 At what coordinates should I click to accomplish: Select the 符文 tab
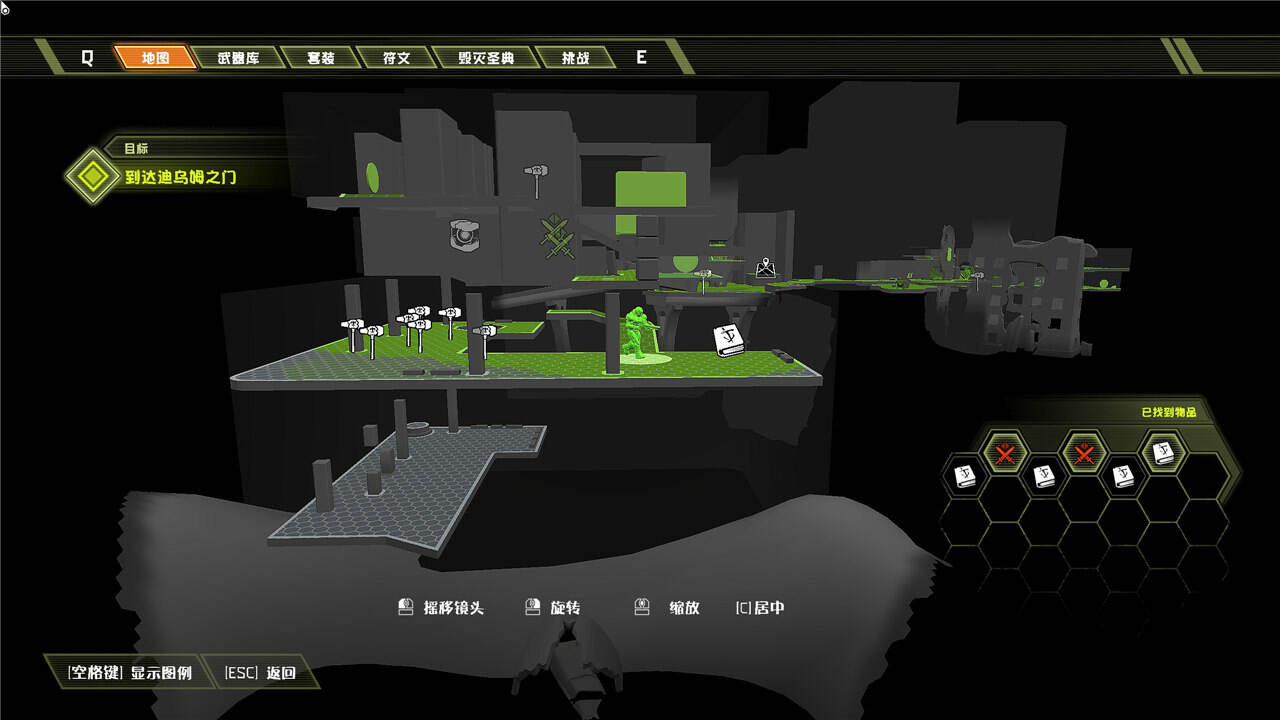click(x=396, y=58)
